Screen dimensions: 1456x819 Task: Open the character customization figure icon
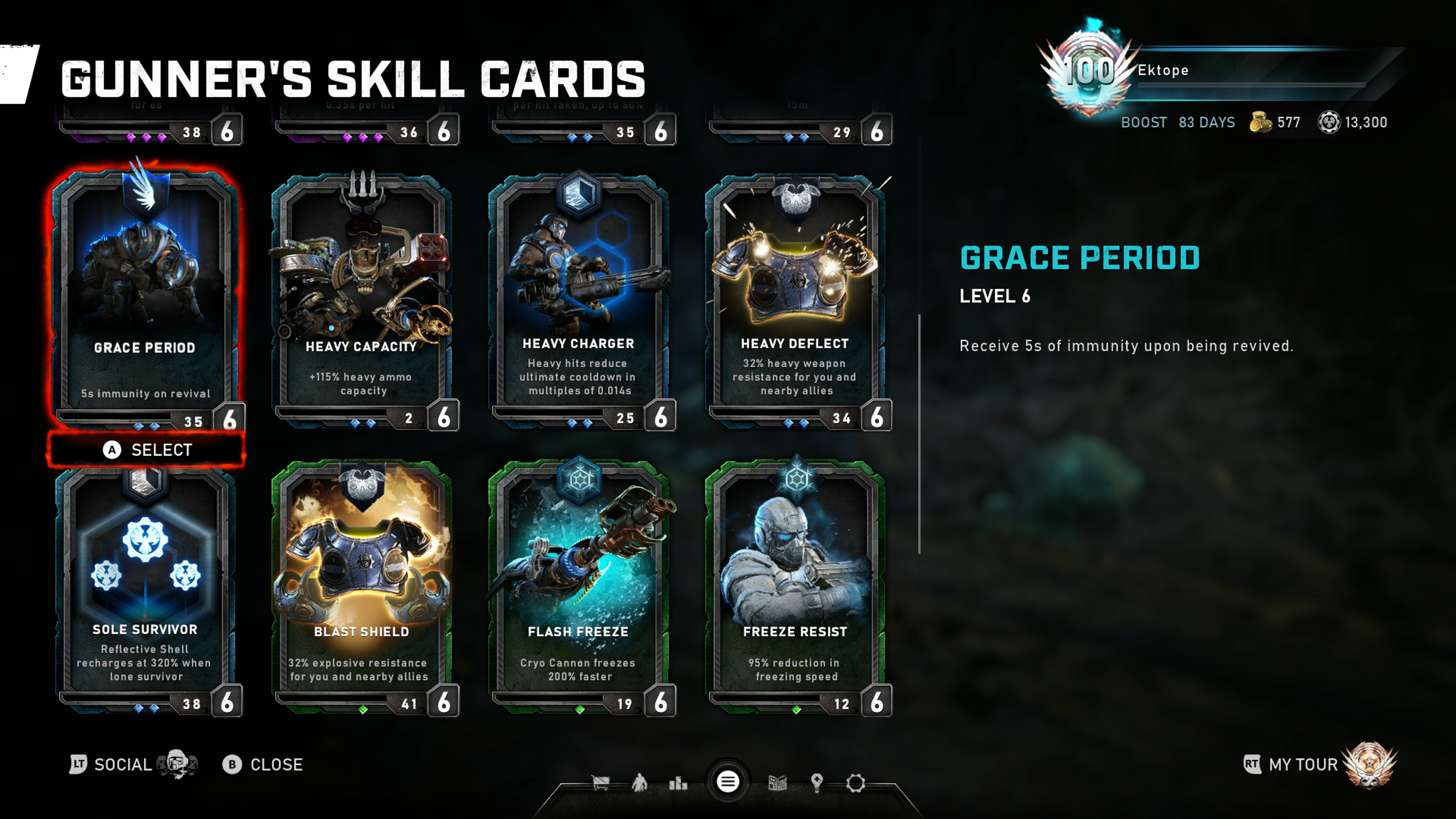click(x=640, y=783)
